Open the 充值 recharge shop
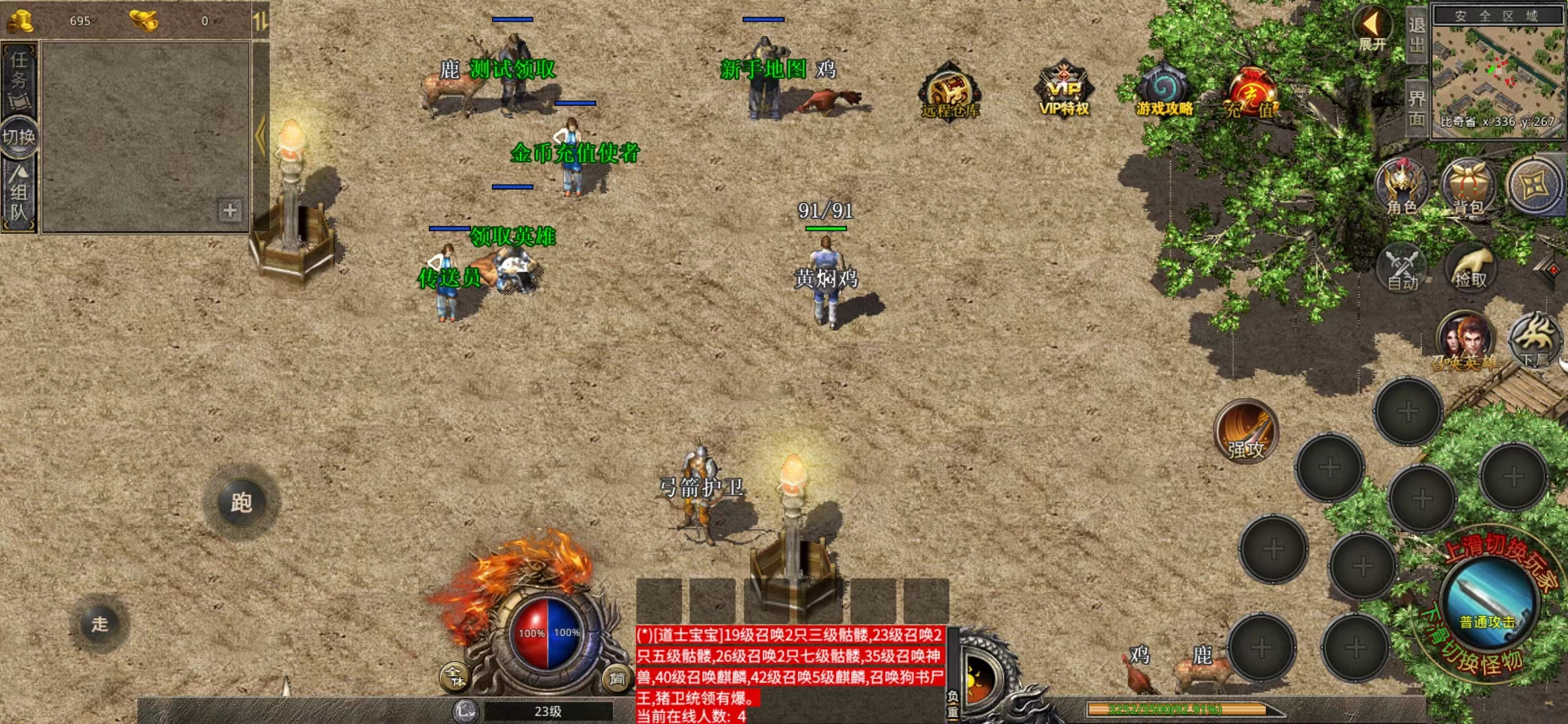This screenshot has width=1568, height=724. click(1250, 93)
